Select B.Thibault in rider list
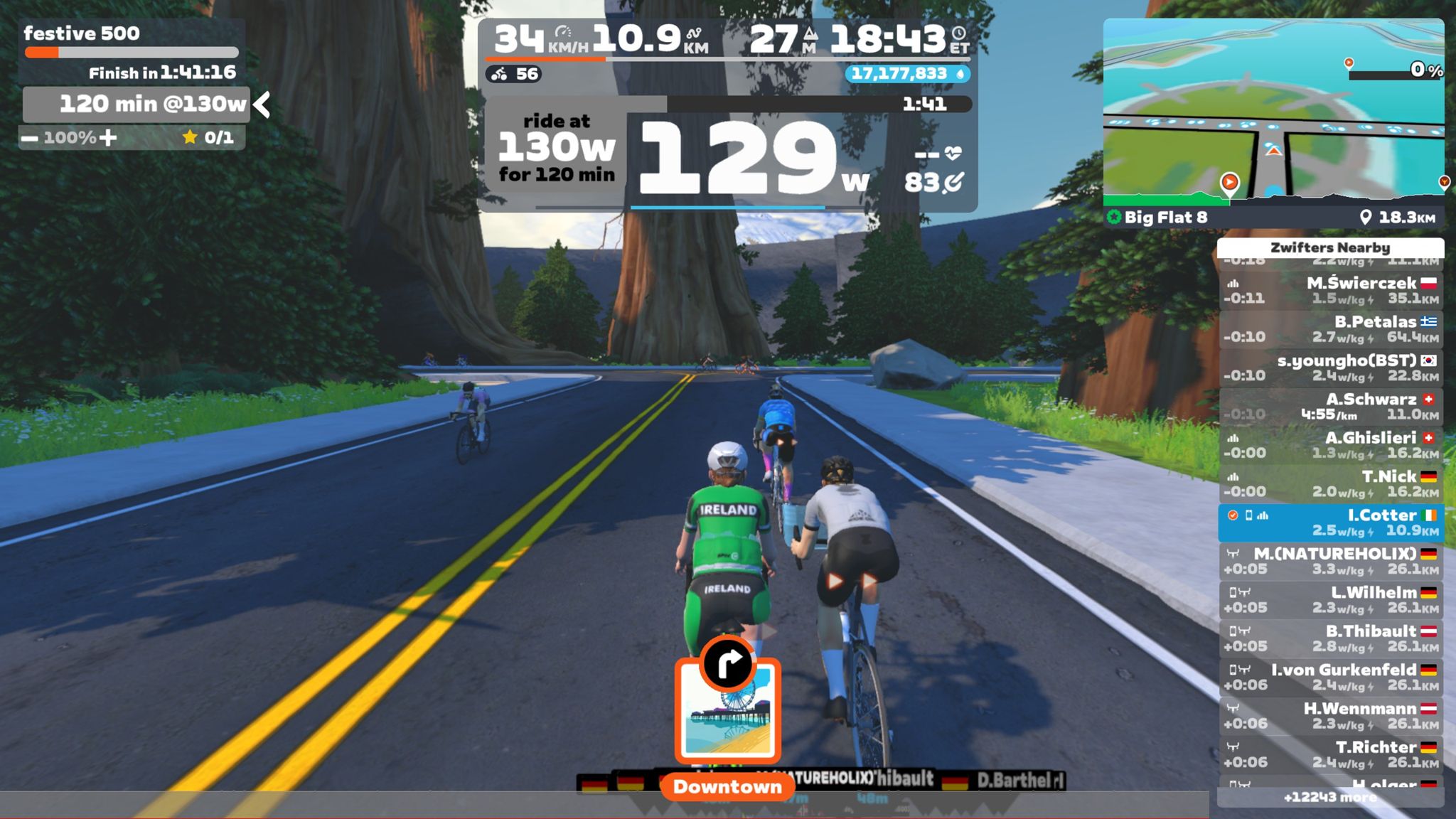 pos(1330,638)
